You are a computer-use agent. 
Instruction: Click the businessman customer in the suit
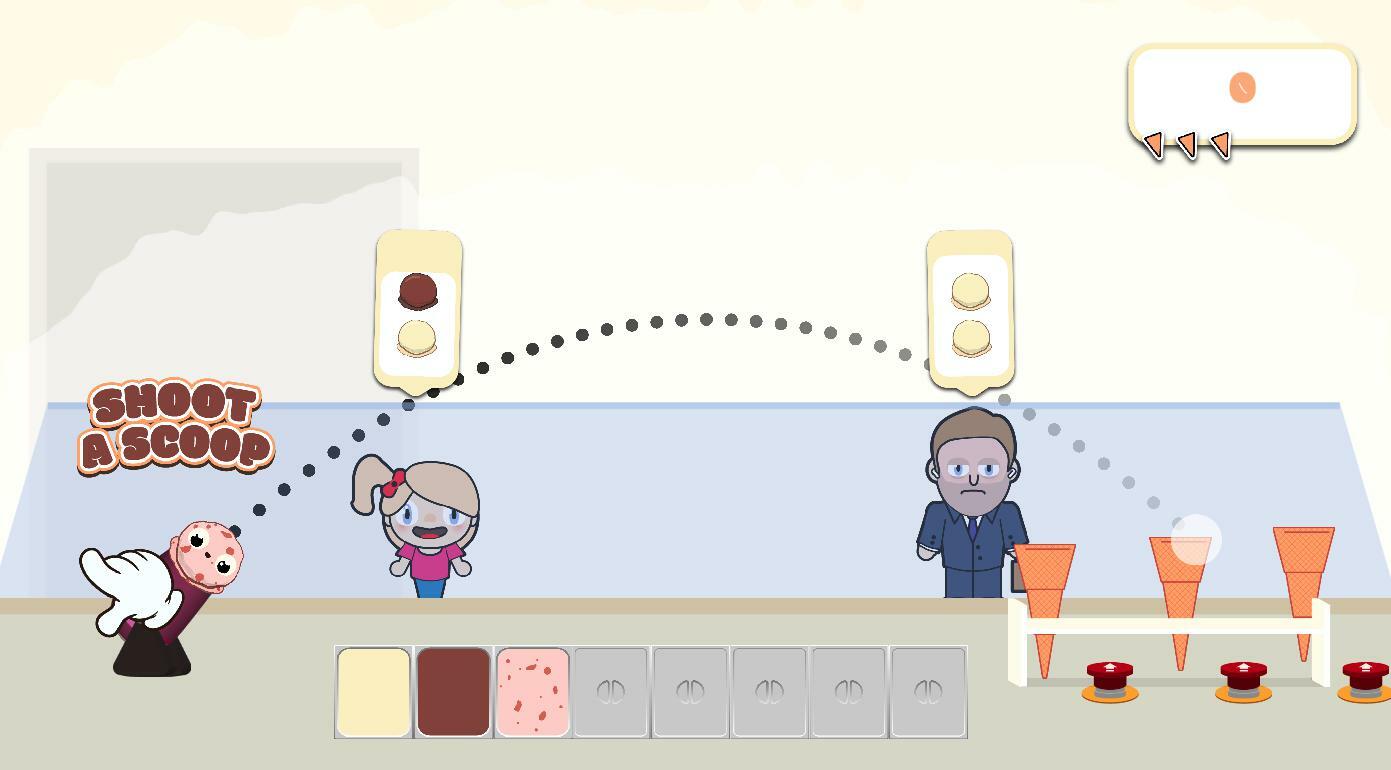point(970,500)
